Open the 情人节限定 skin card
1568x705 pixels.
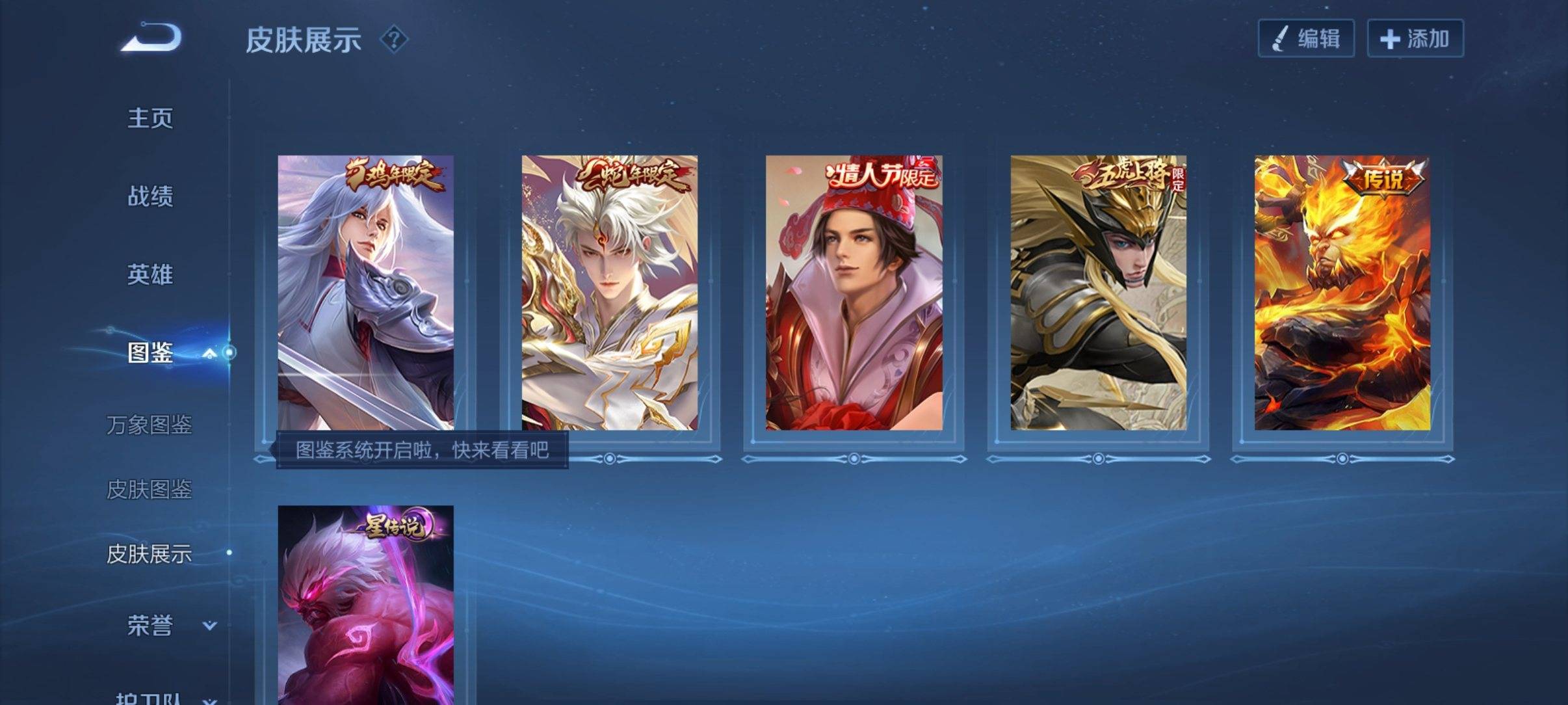[854, 293]
